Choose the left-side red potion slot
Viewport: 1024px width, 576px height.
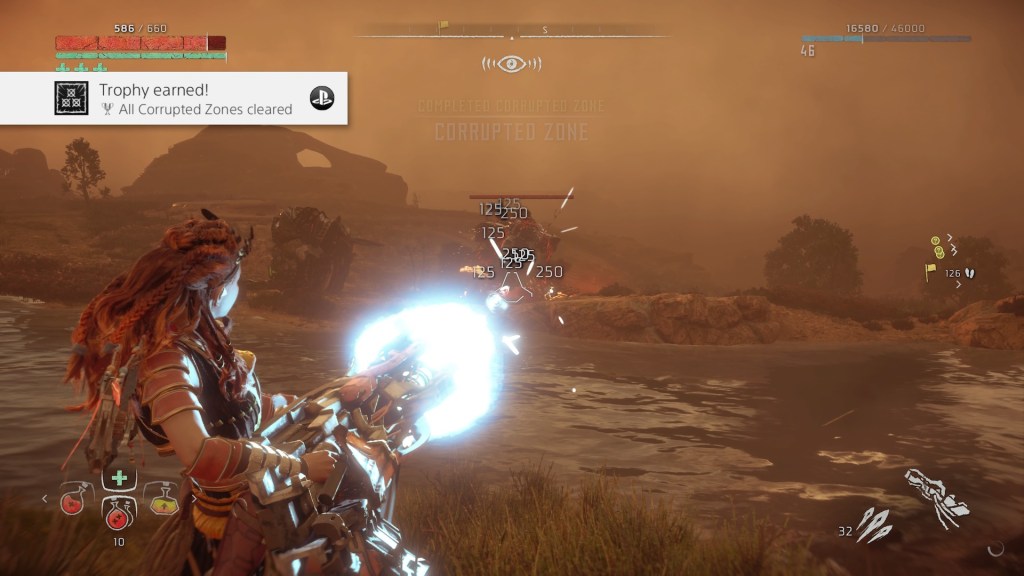coord(75,497)
